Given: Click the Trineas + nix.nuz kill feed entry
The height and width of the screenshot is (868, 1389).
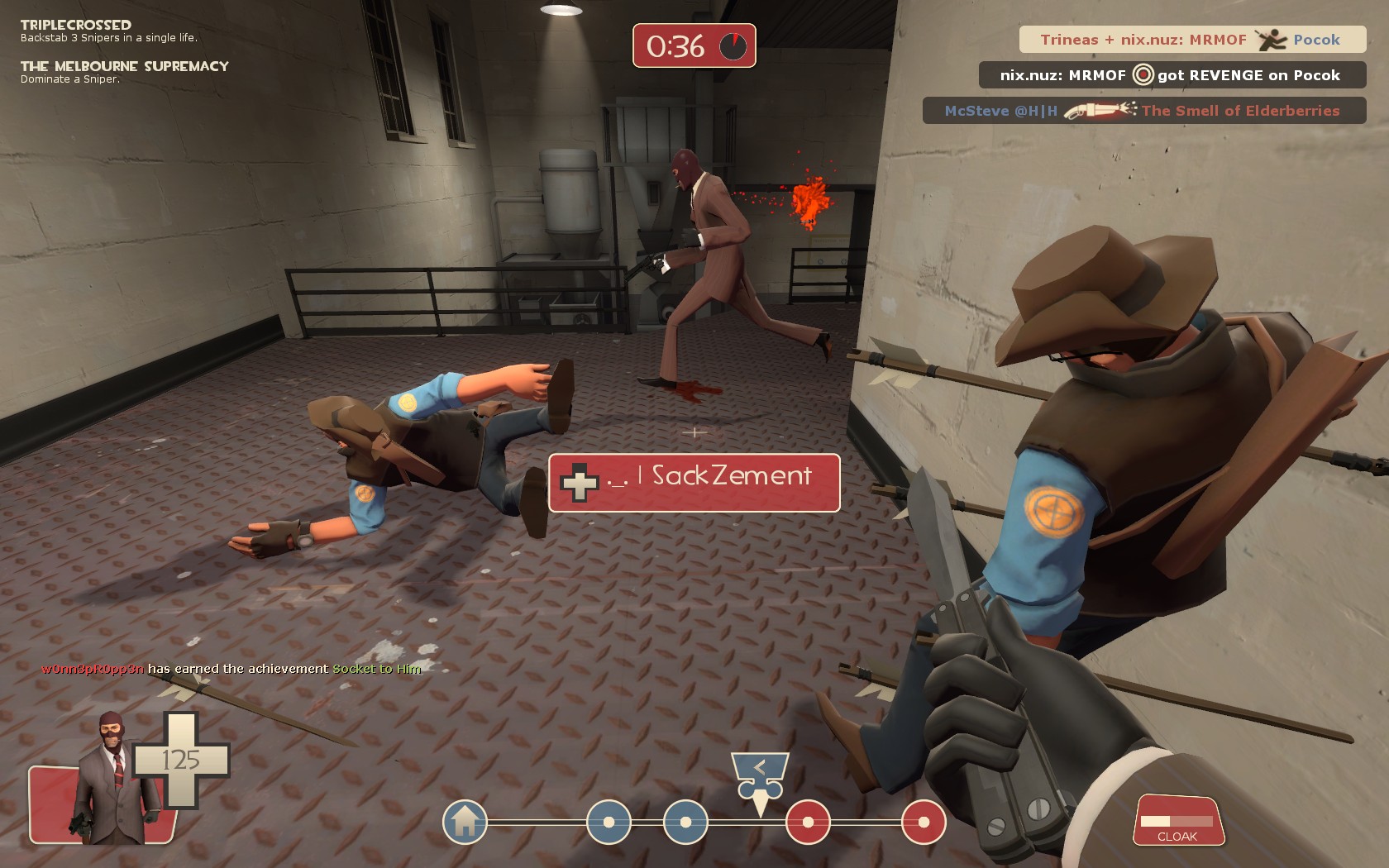Looking at the screenshot, I should coord(1191,40).
